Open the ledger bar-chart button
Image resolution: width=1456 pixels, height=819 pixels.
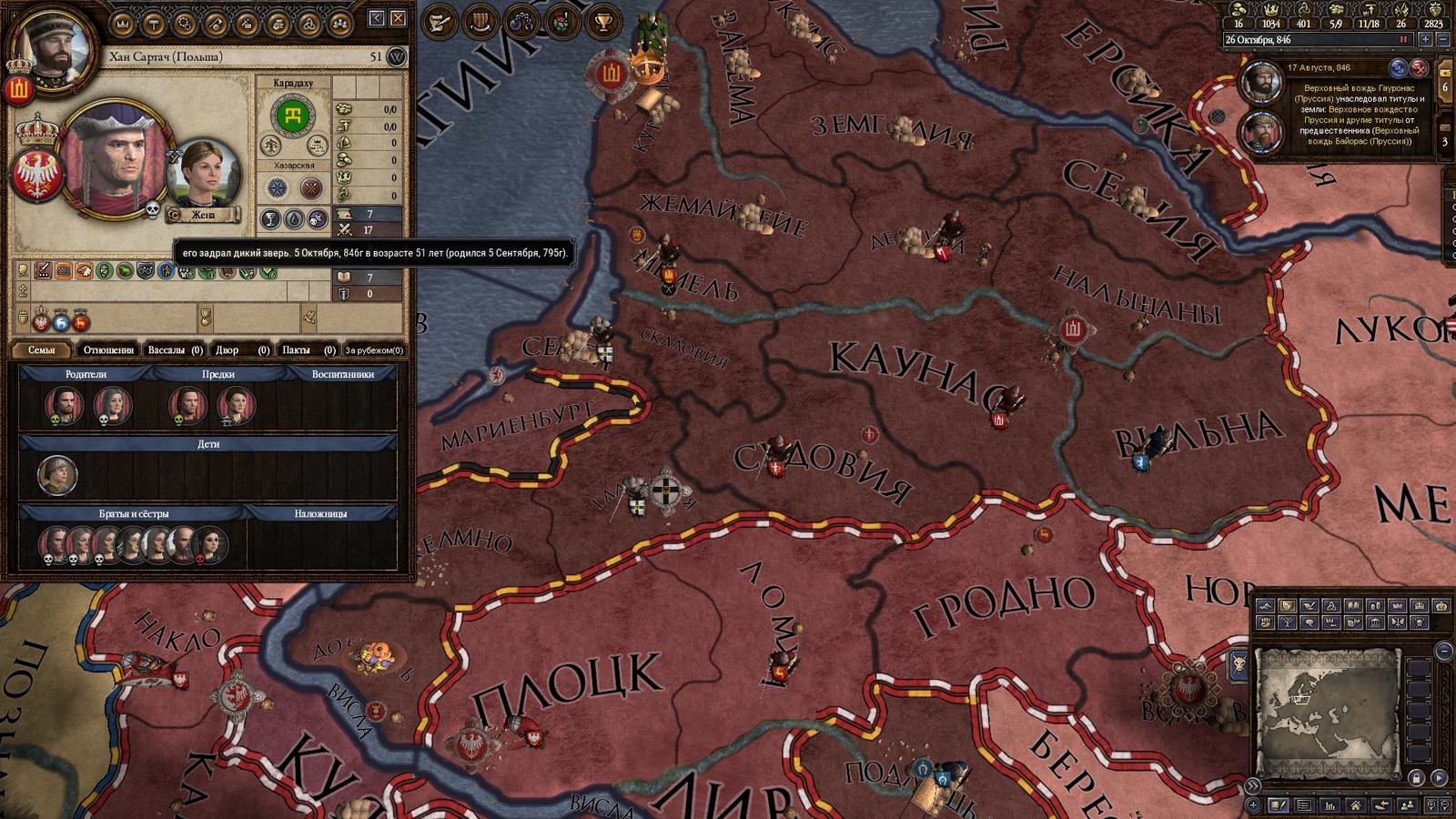point(1330,805)
